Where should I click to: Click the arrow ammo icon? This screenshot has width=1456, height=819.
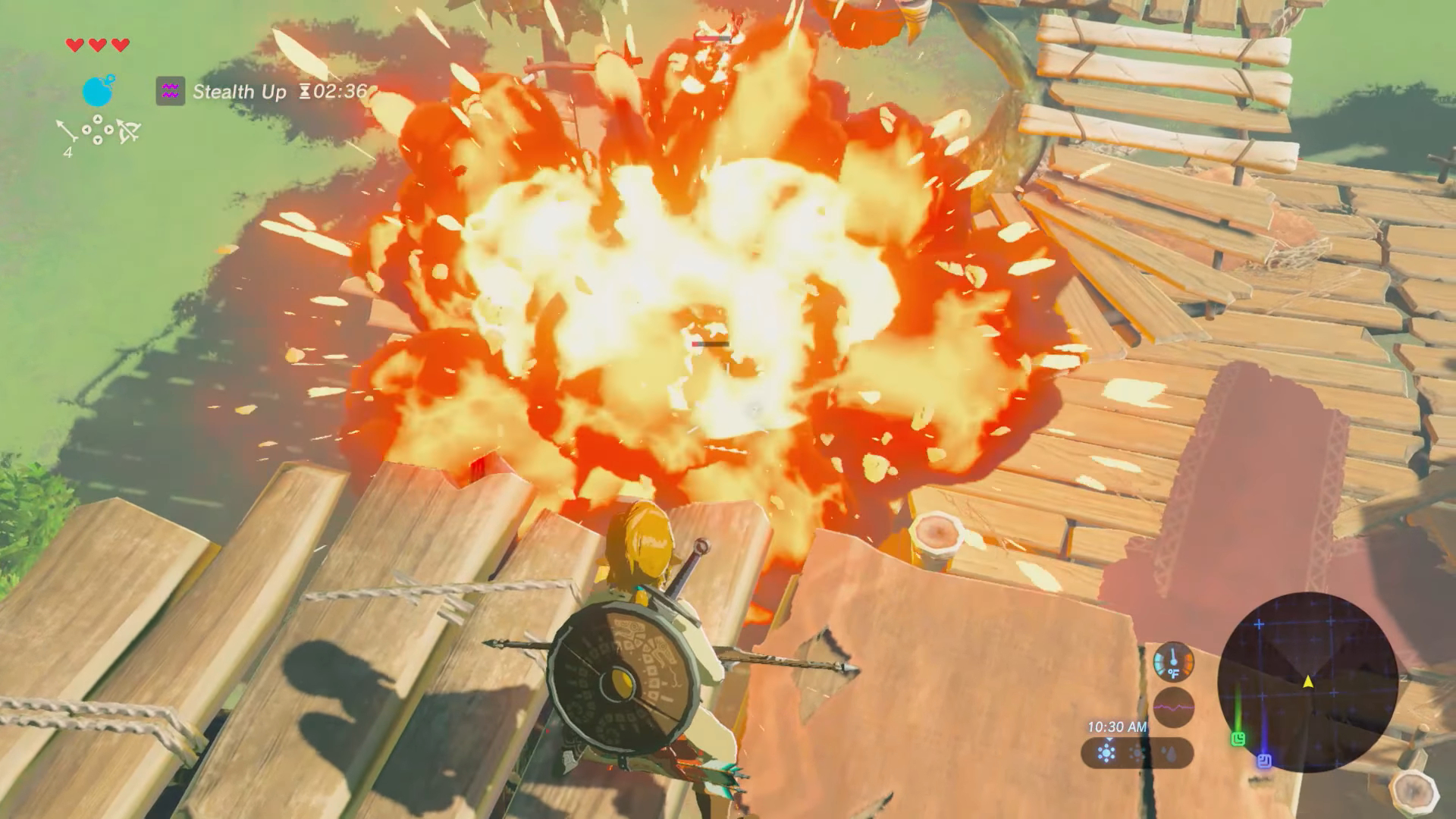click(x=67, y=132)
